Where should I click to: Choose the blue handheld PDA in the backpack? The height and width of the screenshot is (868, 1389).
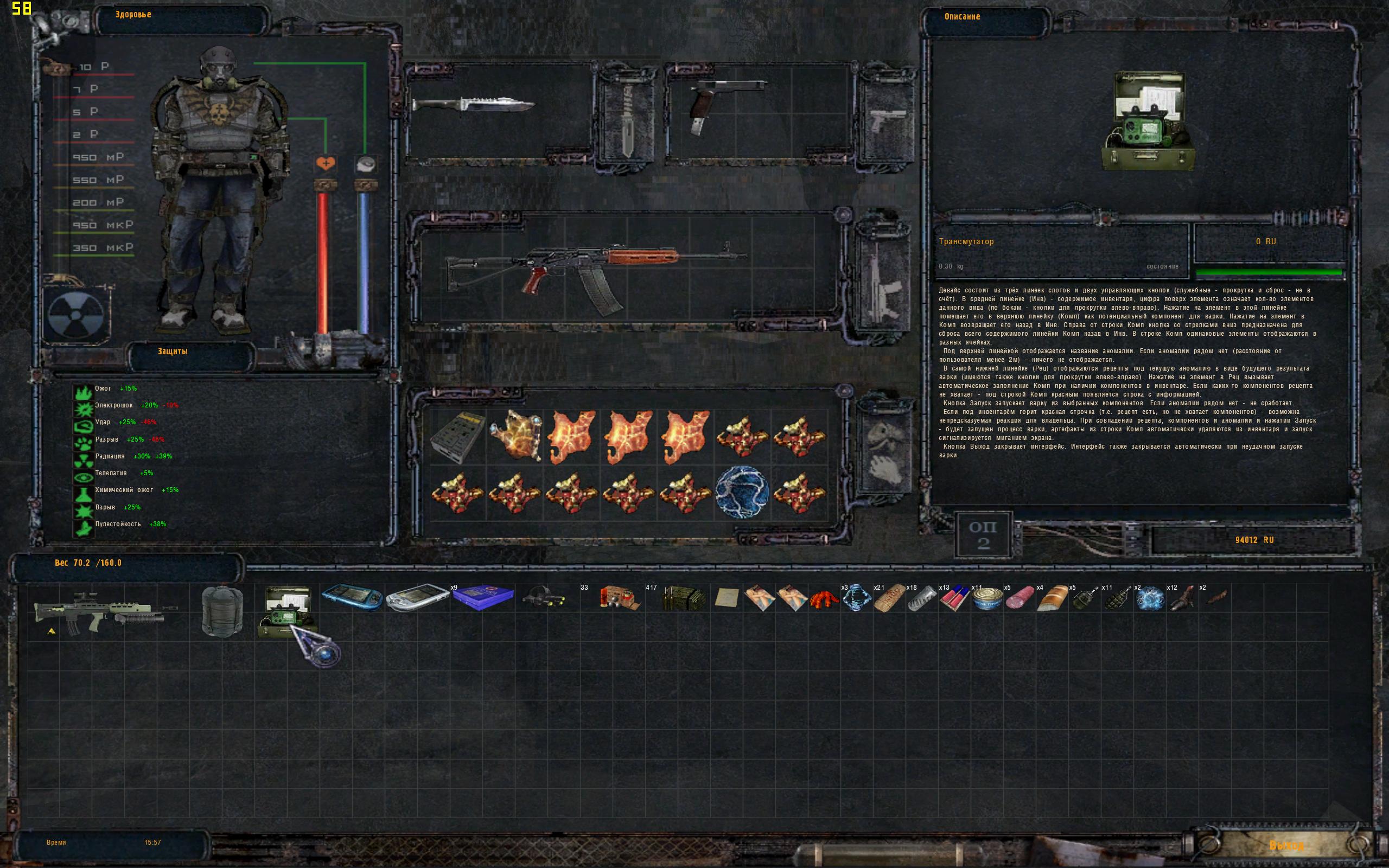coord(352,598)
